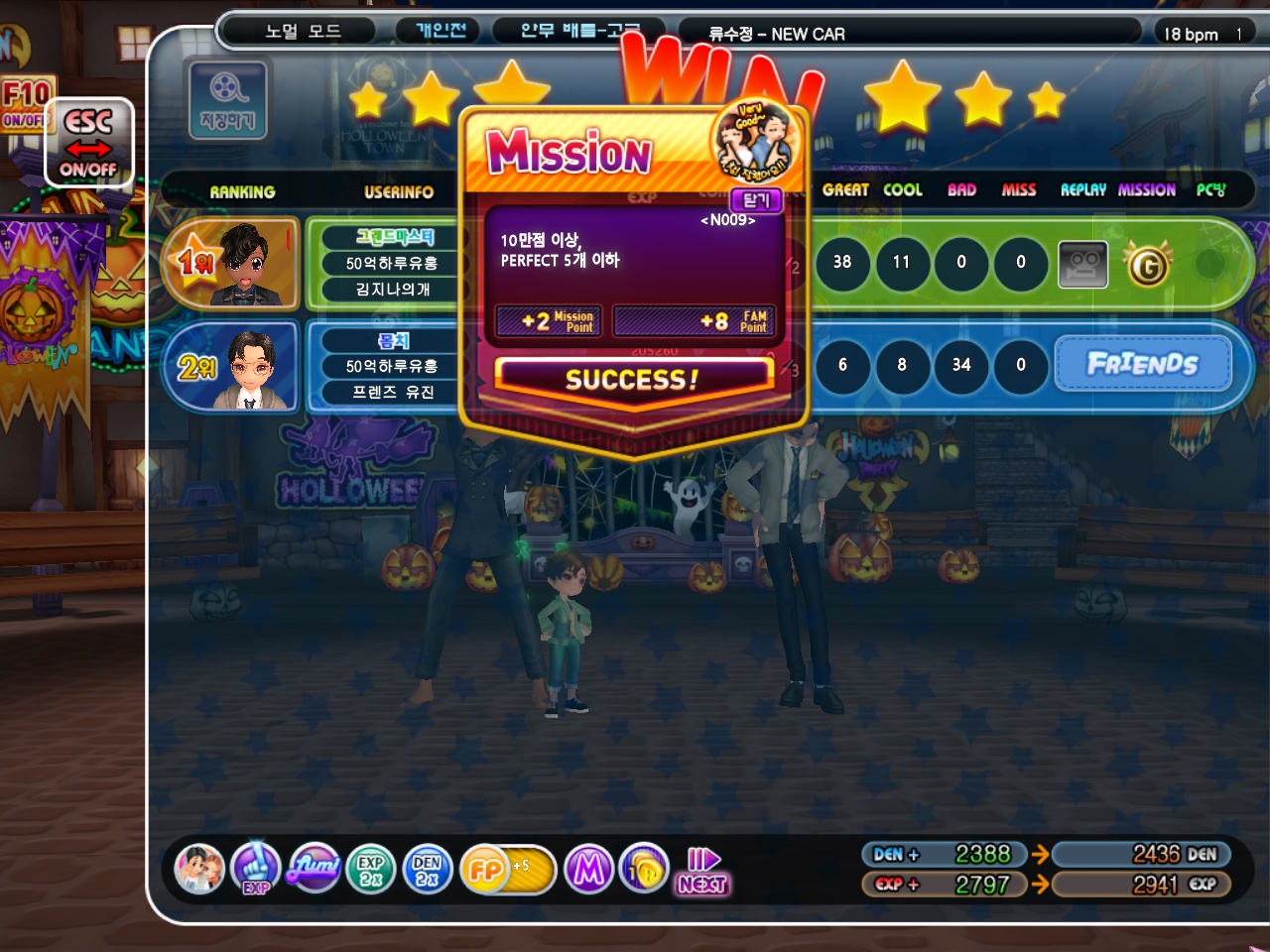Image resolution: width=1270 pixels, height=952 pixels.
Task: Select the couple portrait icon
Action: coord(199,870)
